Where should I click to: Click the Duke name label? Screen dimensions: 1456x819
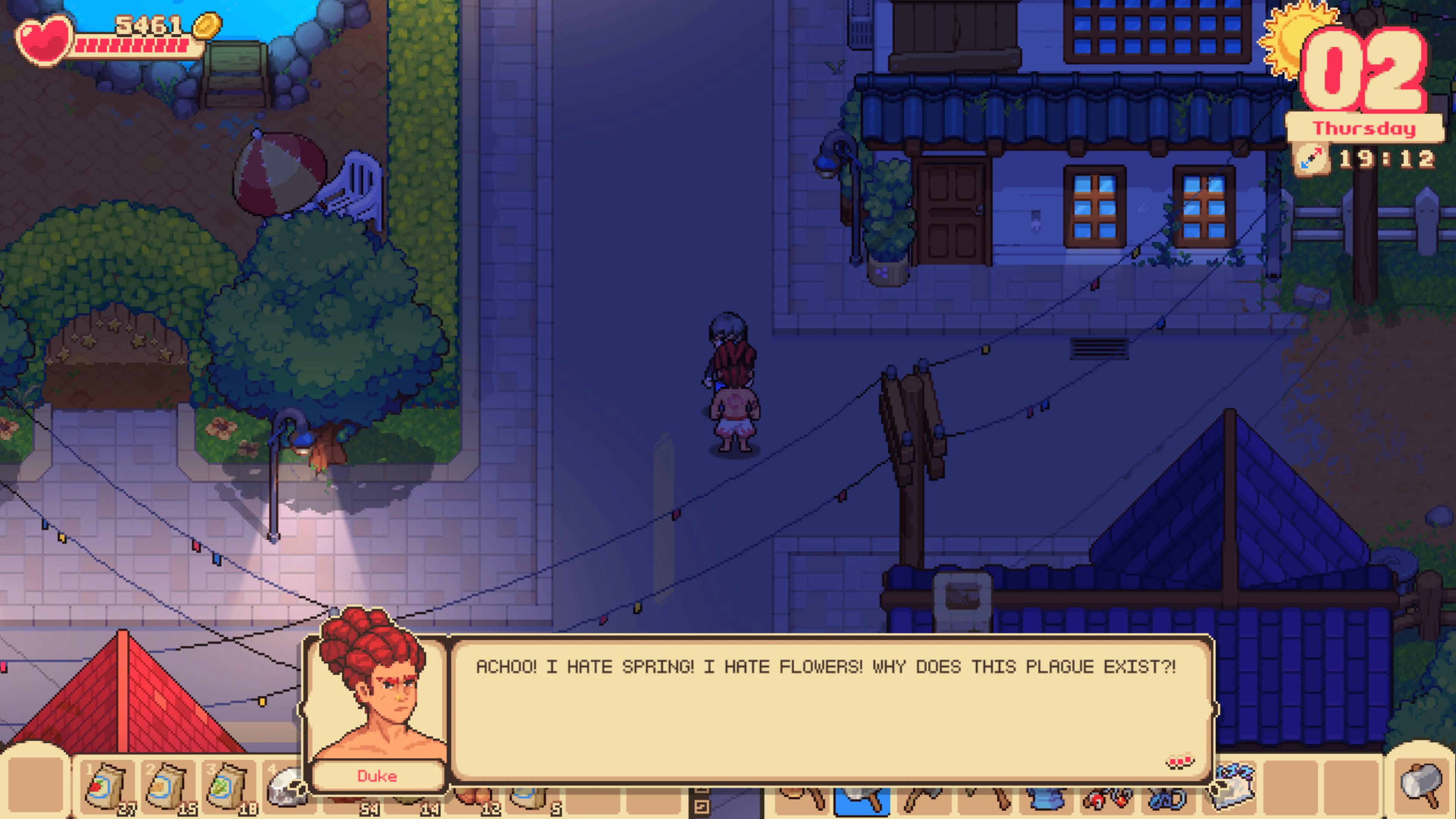378,776
